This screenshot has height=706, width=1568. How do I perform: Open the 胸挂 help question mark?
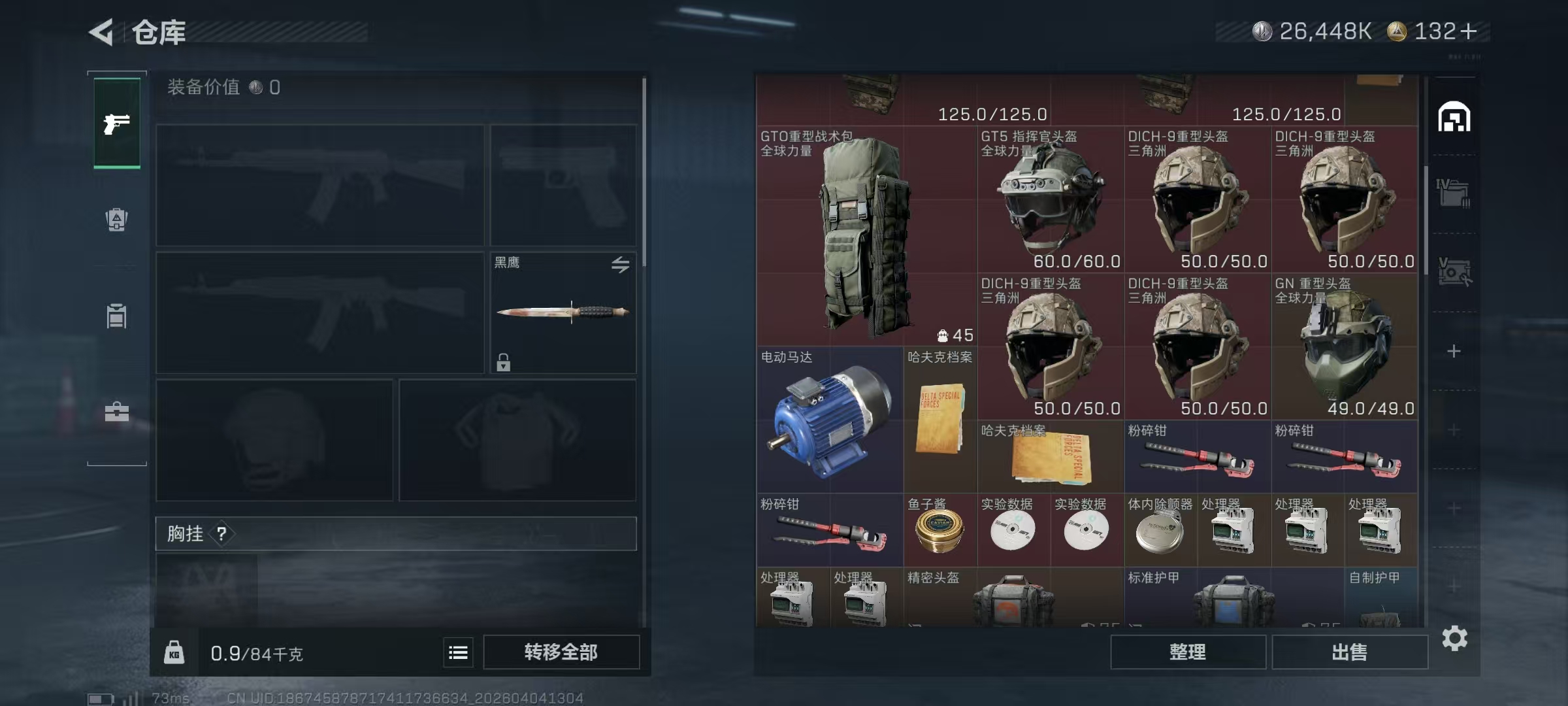click(x=221, y=534)
